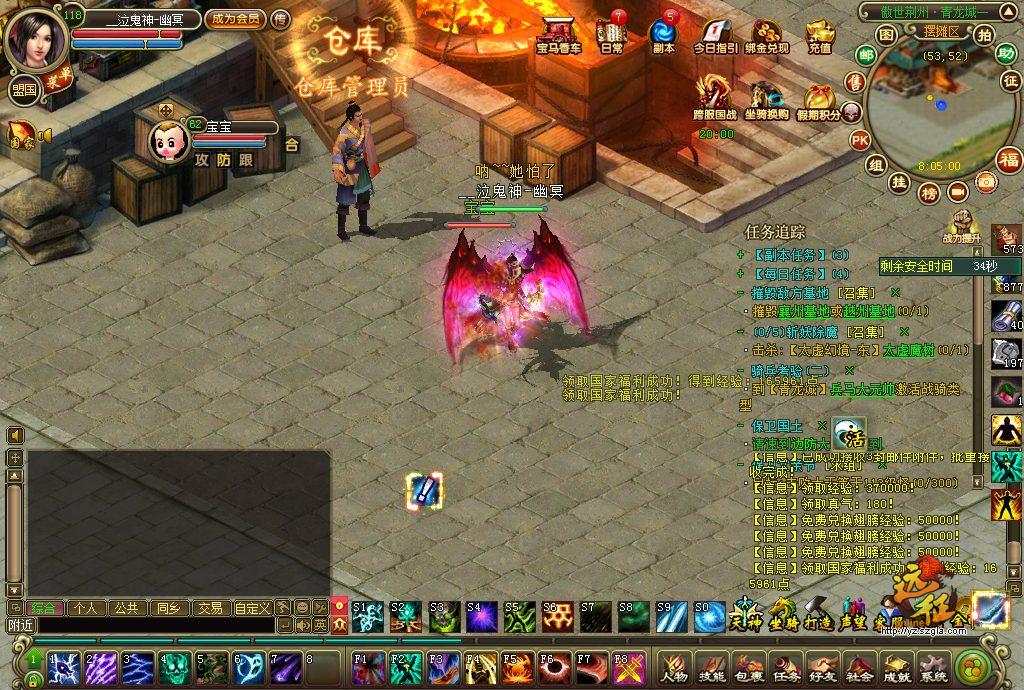Show 今日指引 today's guide

[715, 35]
